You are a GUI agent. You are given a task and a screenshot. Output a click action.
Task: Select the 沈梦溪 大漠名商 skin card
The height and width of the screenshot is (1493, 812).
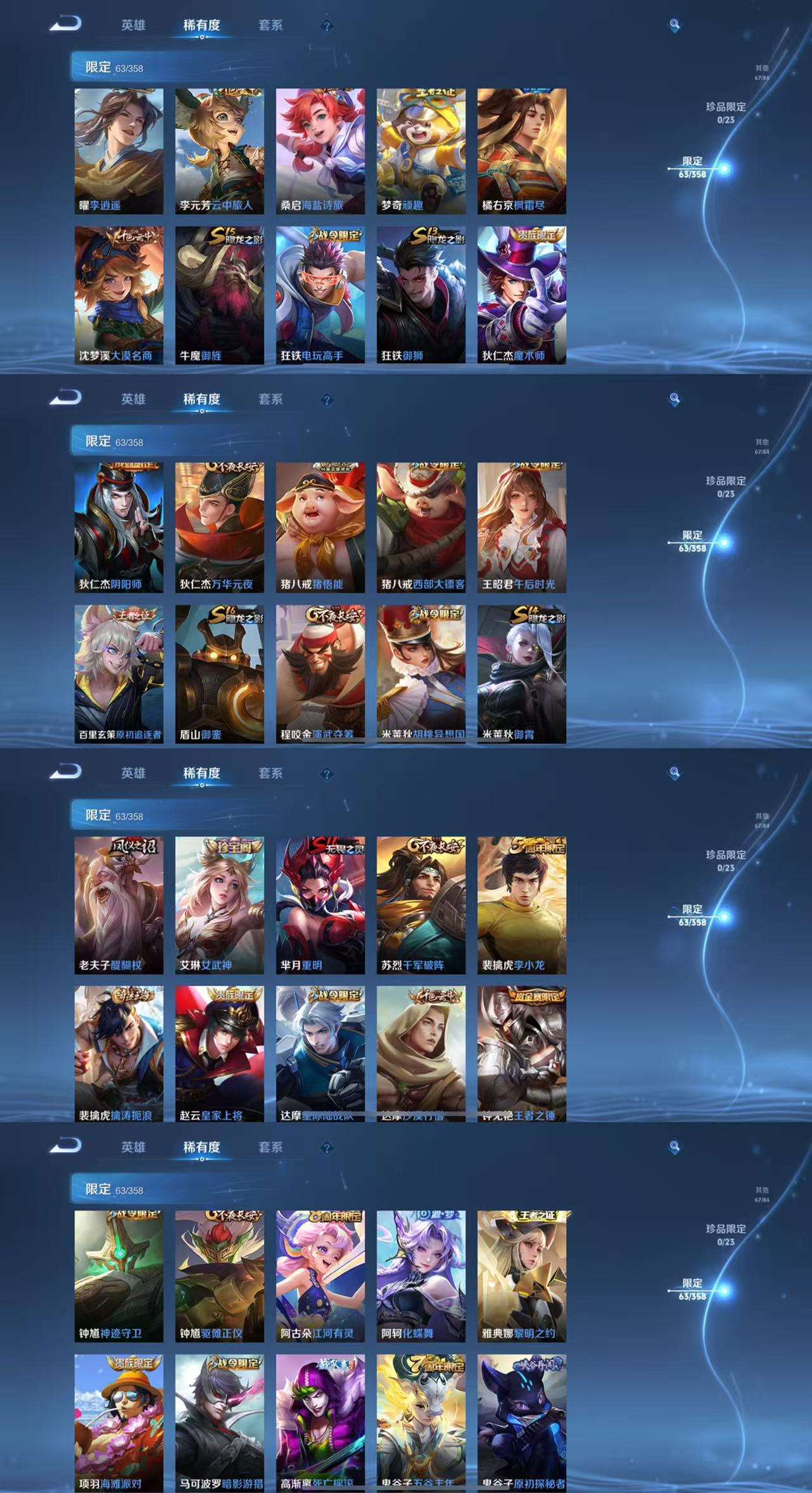118,295
